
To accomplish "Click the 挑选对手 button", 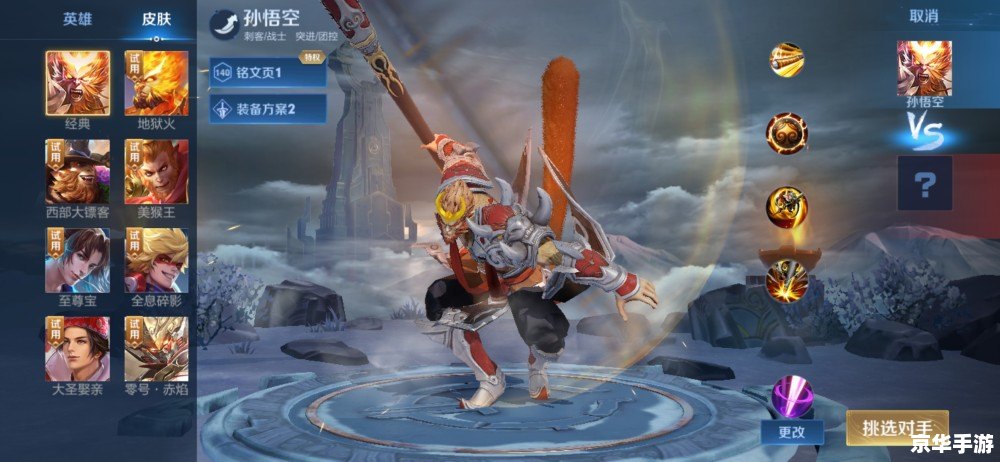I will tap(897, 427).
